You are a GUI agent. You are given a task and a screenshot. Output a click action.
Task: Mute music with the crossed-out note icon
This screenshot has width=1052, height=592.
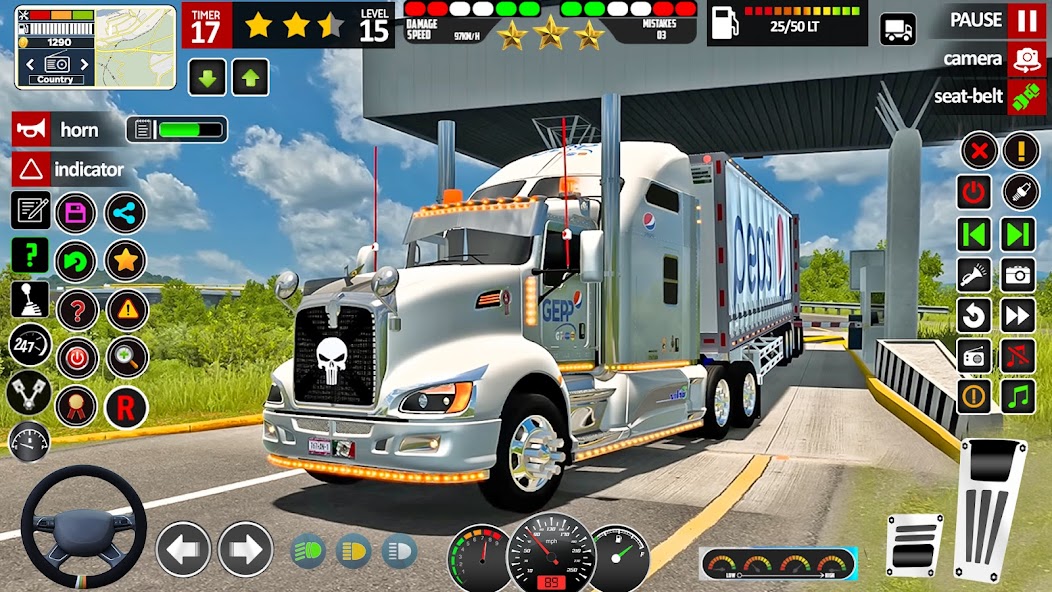[1018, 355]
